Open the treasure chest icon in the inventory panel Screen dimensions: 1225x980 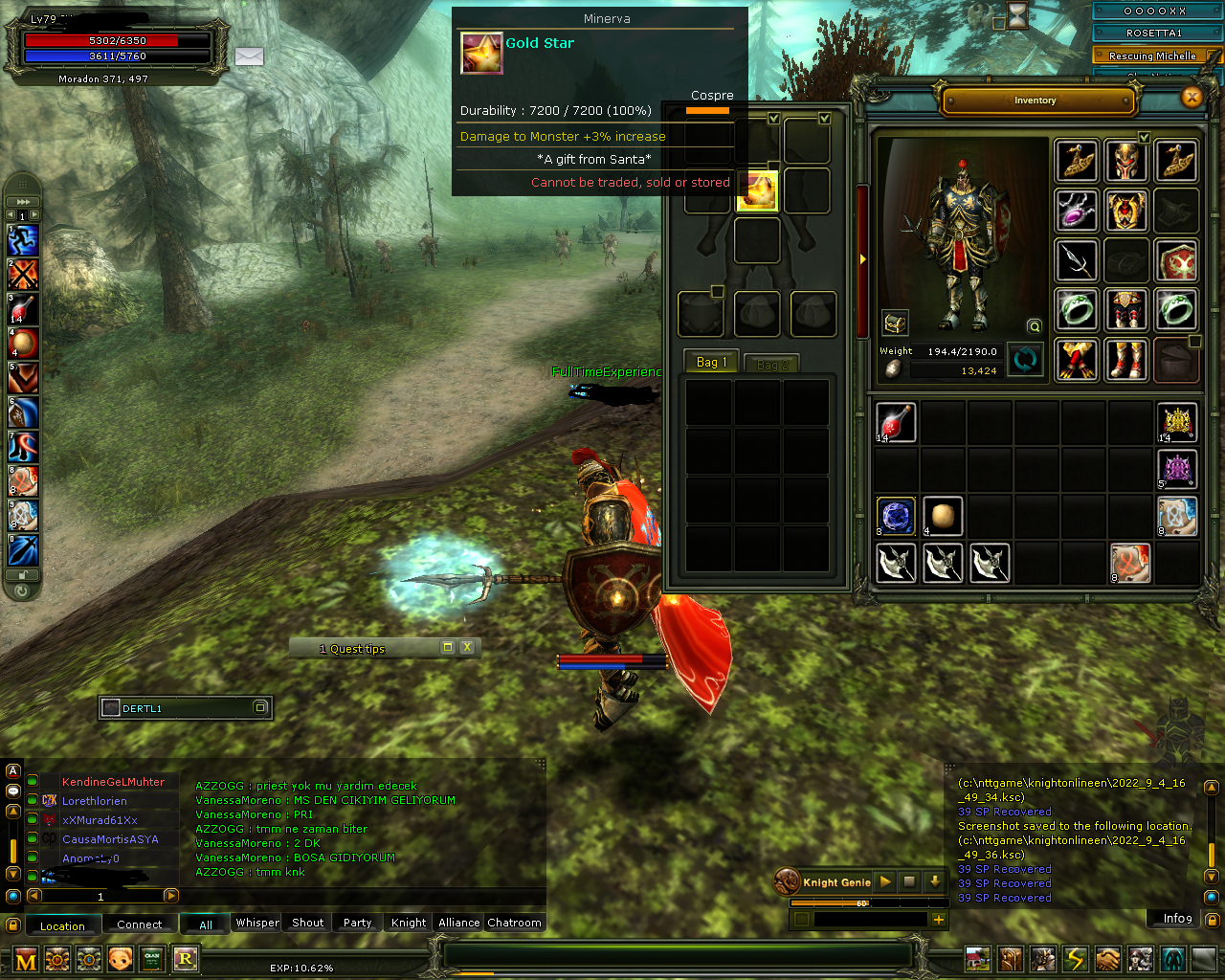point(894,323)
